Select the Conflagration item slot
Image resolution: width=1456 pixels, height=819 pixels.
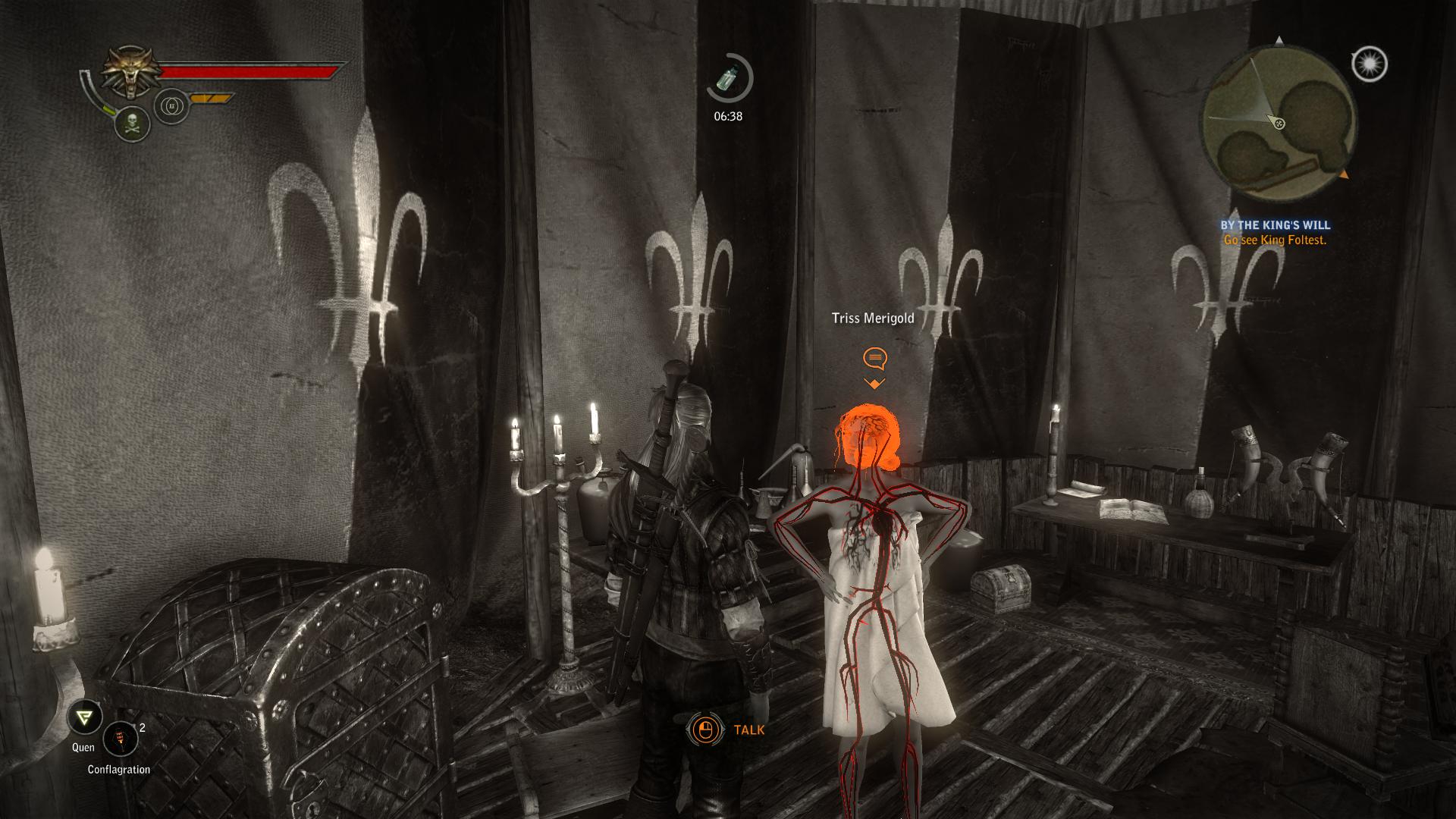120,739
